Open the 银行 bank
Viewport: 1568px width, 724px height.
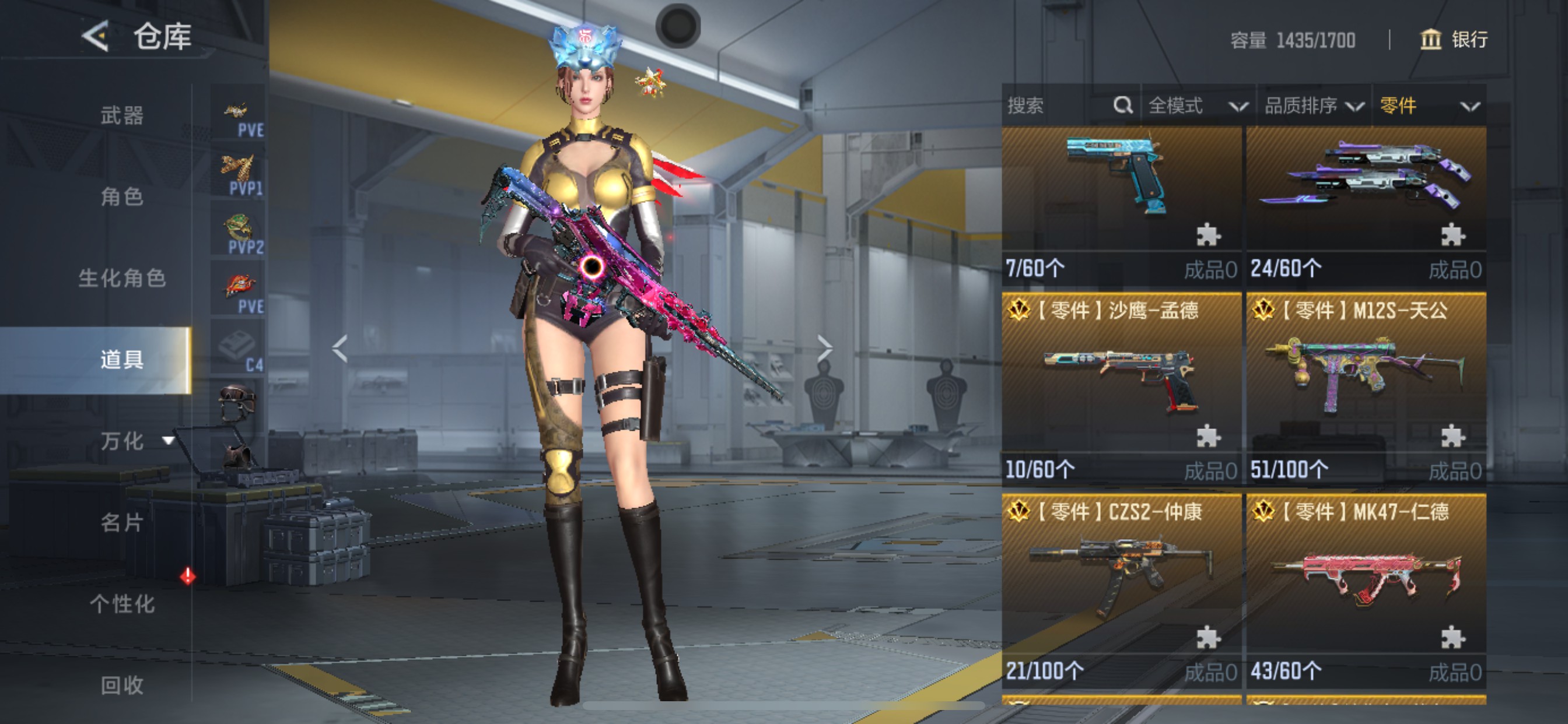tap(1454, 40)
